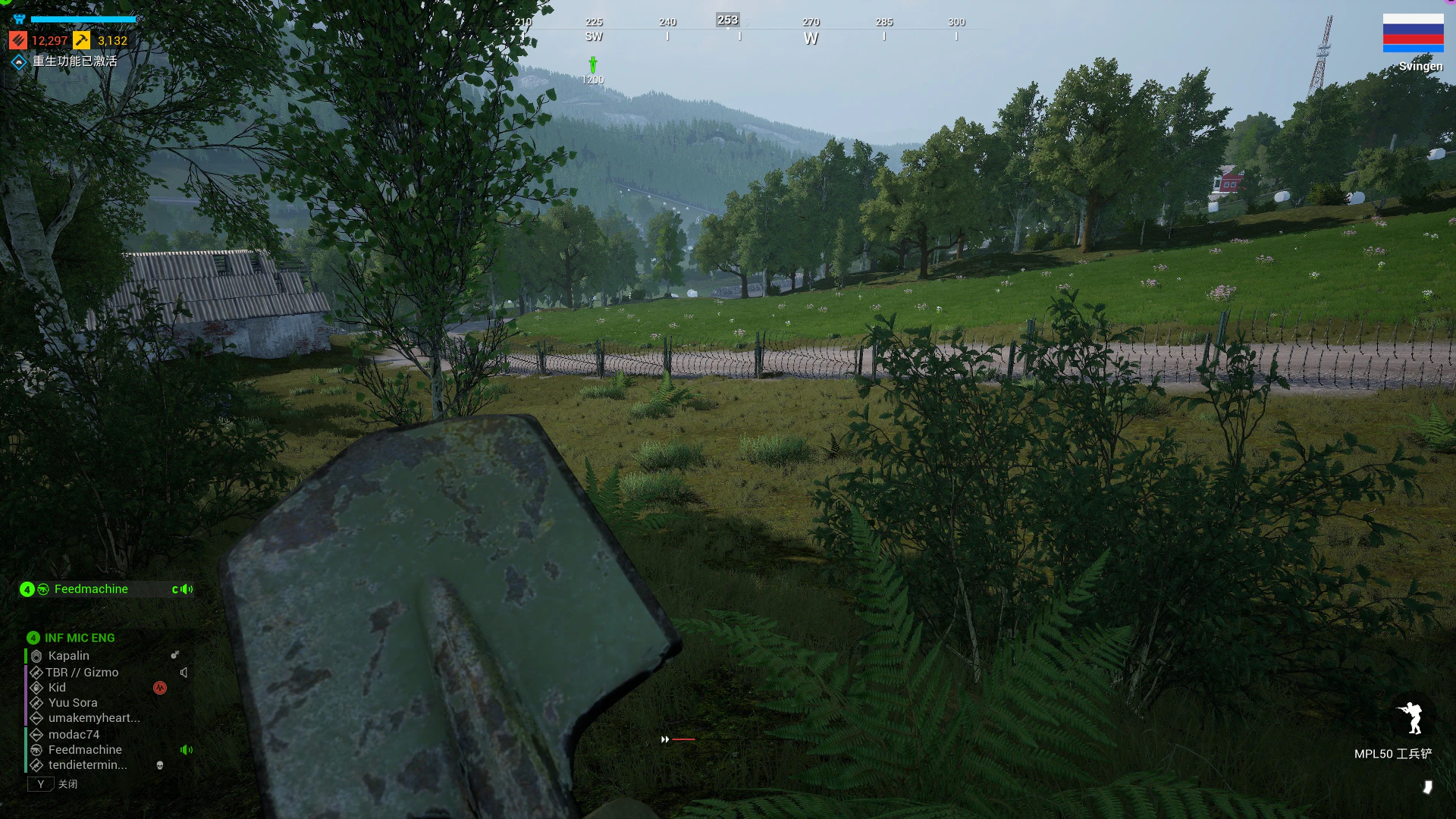Click squad member Kid's name
1456x819 pixels.
57,688
